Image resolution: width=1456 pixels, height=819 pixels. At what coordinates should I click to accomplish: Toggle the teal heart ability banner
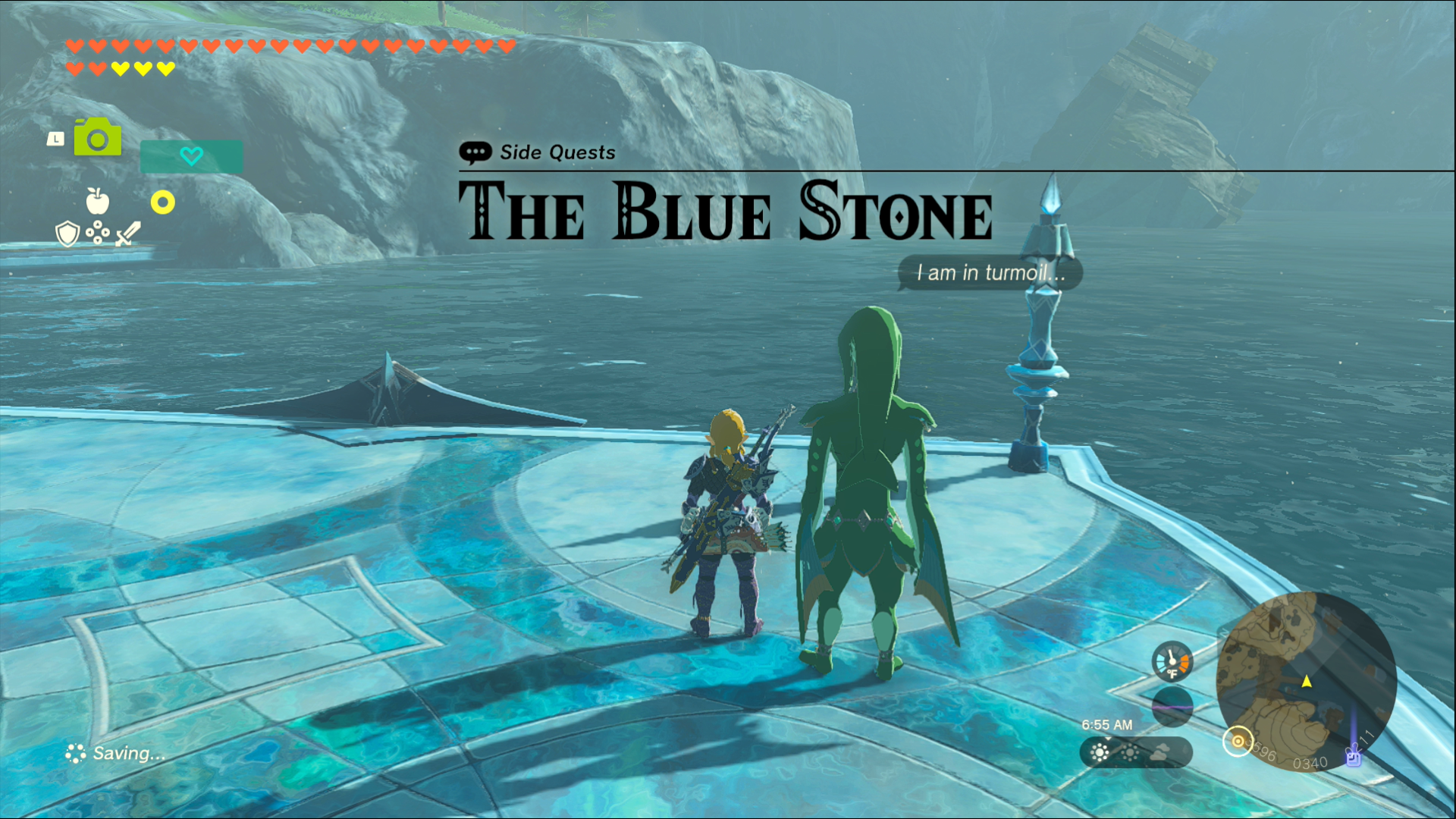click(191, 156)
